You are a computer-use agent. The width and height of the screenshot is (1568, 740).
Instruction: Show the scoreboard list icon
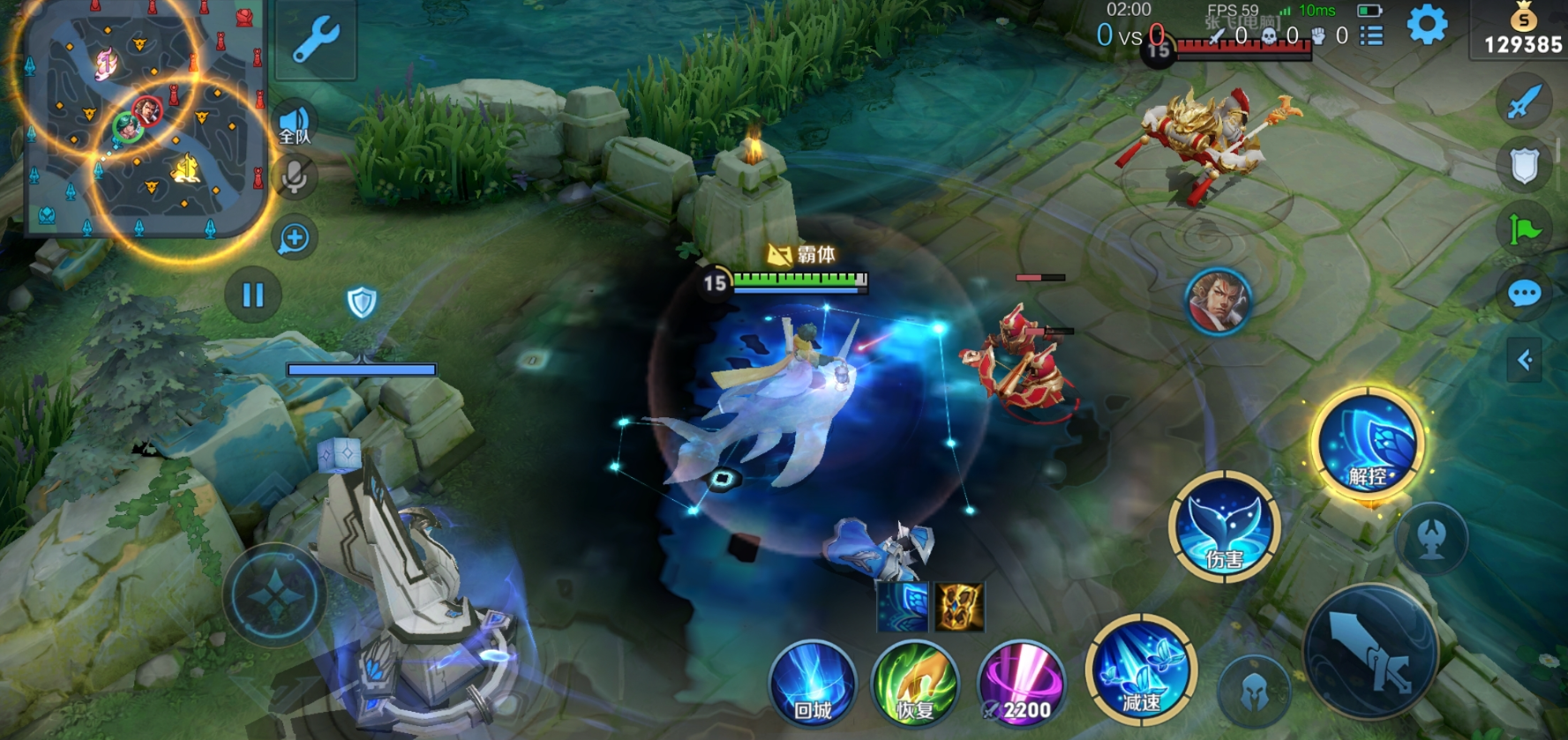click(1371, 36)
